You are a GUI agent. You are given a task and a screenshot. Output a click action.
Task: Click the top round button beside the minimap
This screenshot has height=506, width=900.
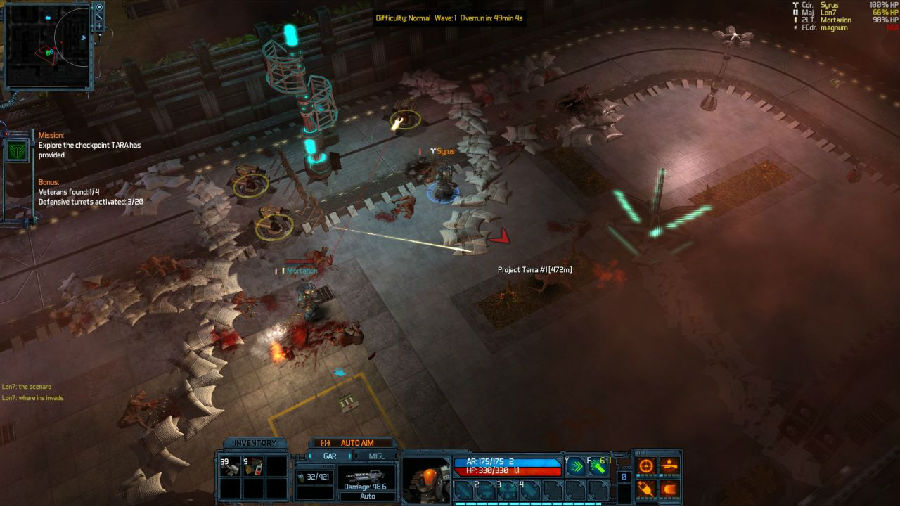(99, 8)
